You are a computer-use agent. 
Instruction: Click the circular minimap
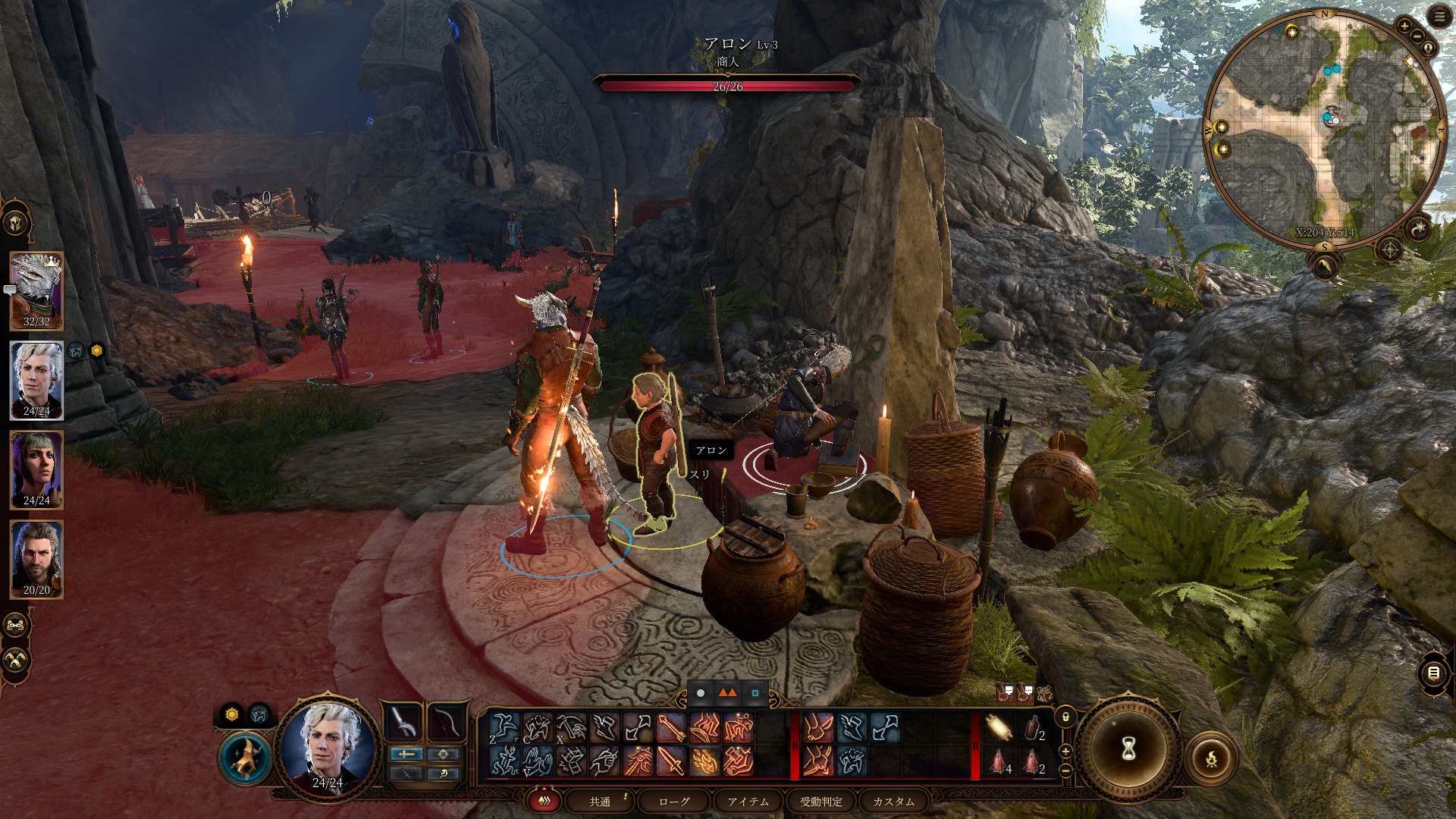click(x=1323, y=129)
